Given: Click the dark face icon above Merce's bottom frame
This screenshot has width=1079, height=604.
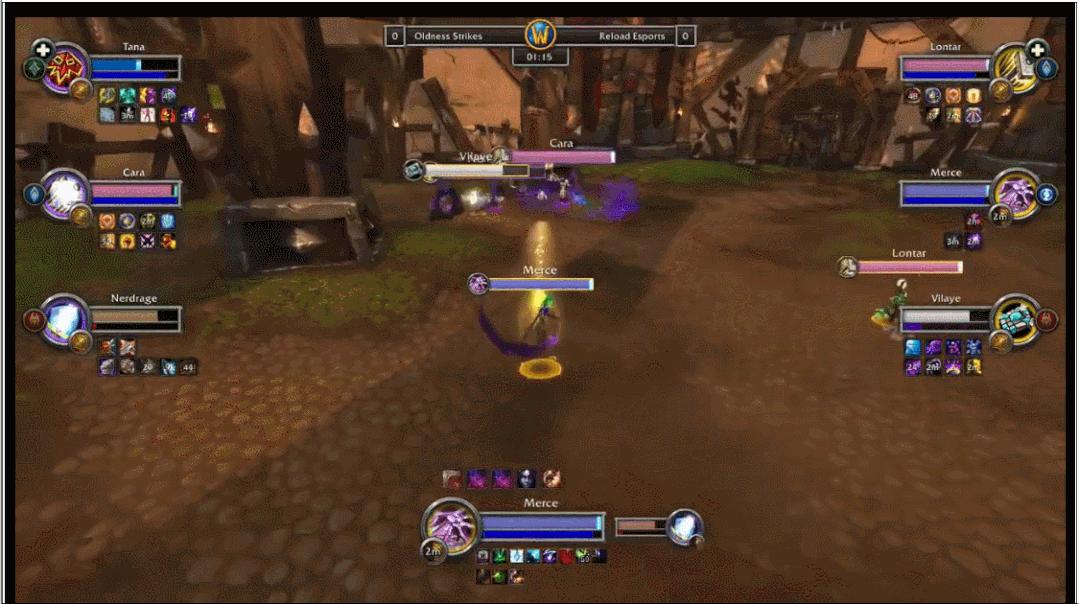Looking at the screenshot, I should point(527,479).
